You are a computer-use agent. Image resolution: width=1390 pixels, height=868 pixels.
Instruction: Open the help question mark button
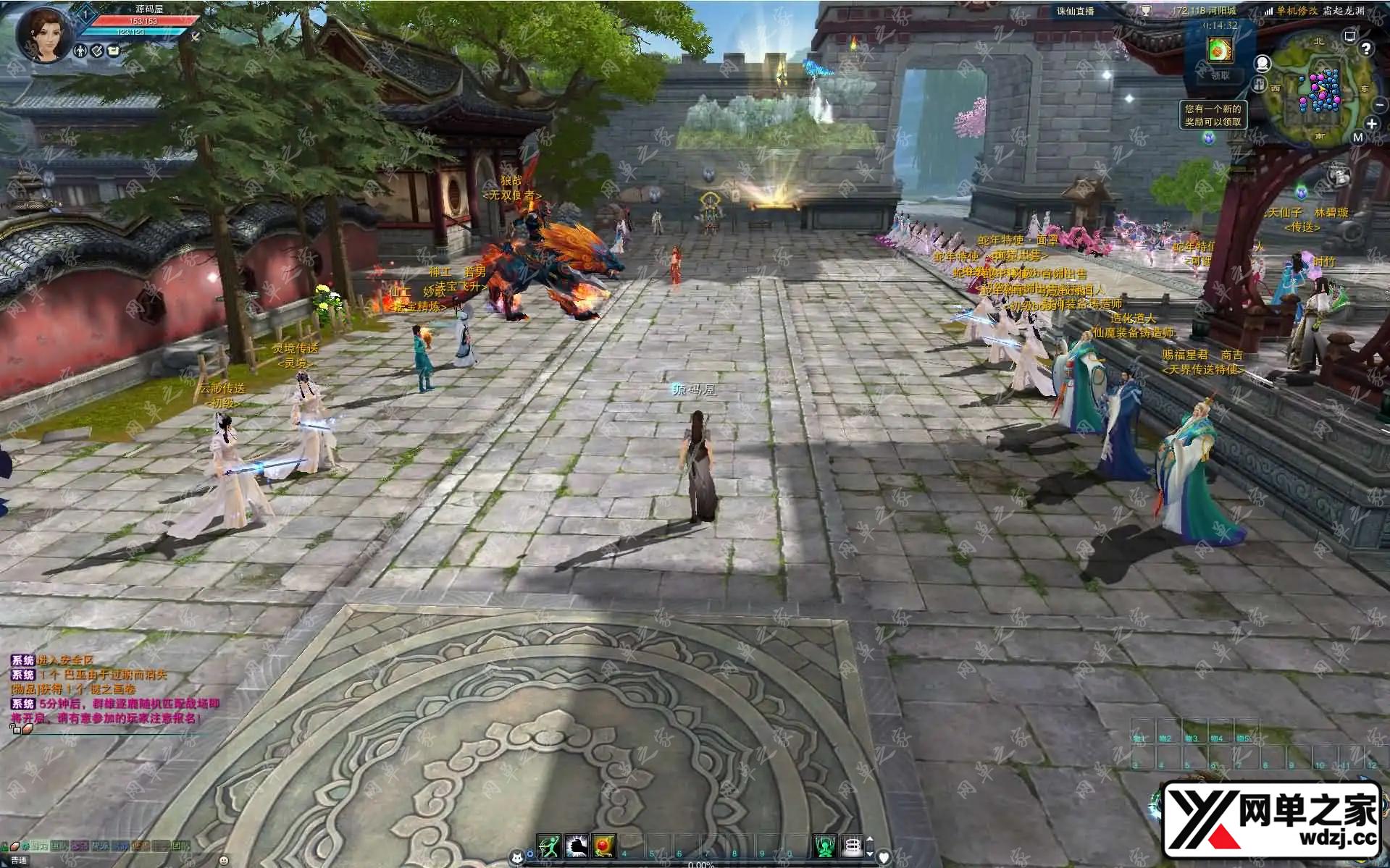coord(1366,49)
